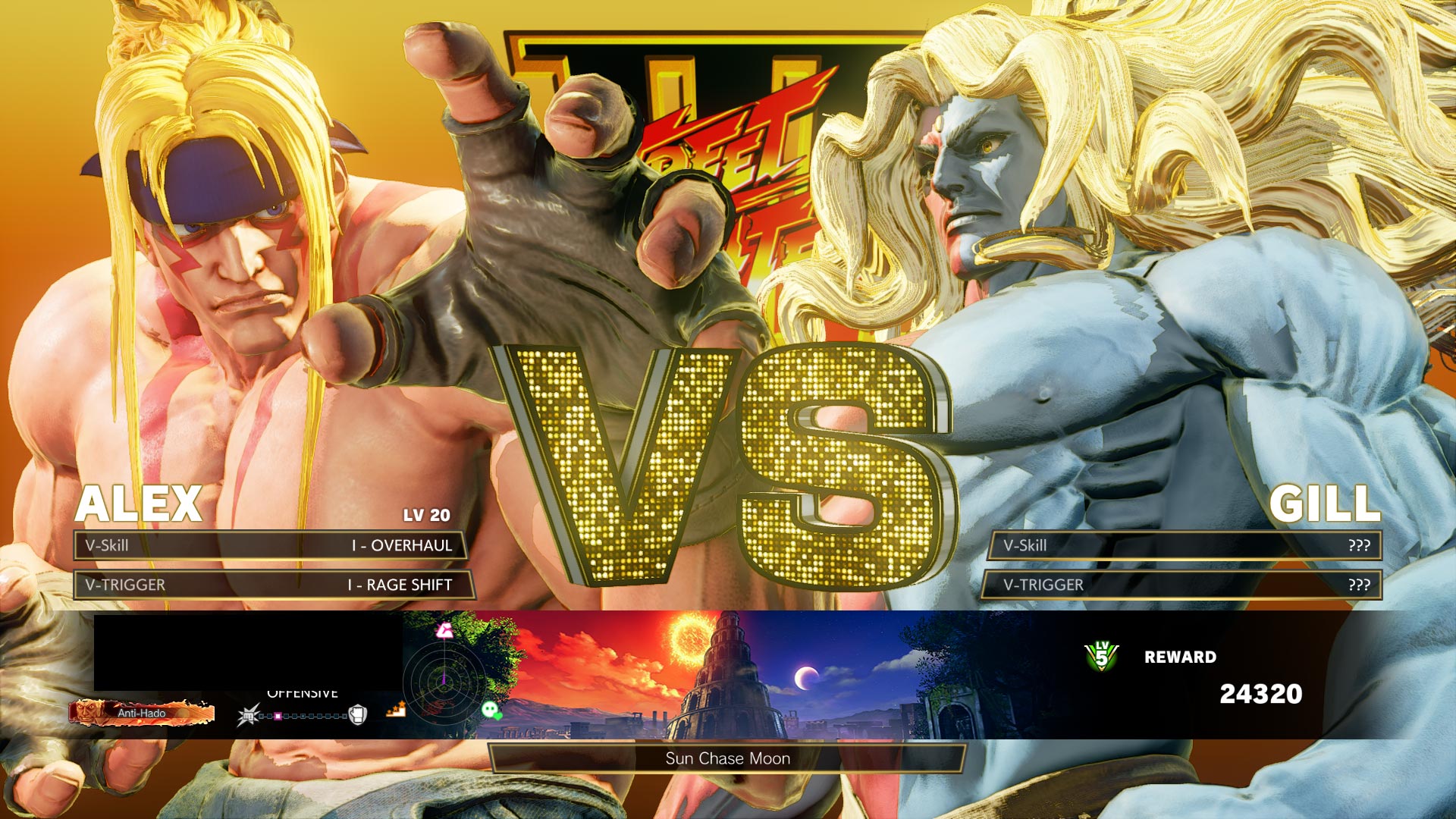Select Alex's V-Trigger Rage Shift row
This screenshot has width=1456, height=819.
click(x=273, y=585)
